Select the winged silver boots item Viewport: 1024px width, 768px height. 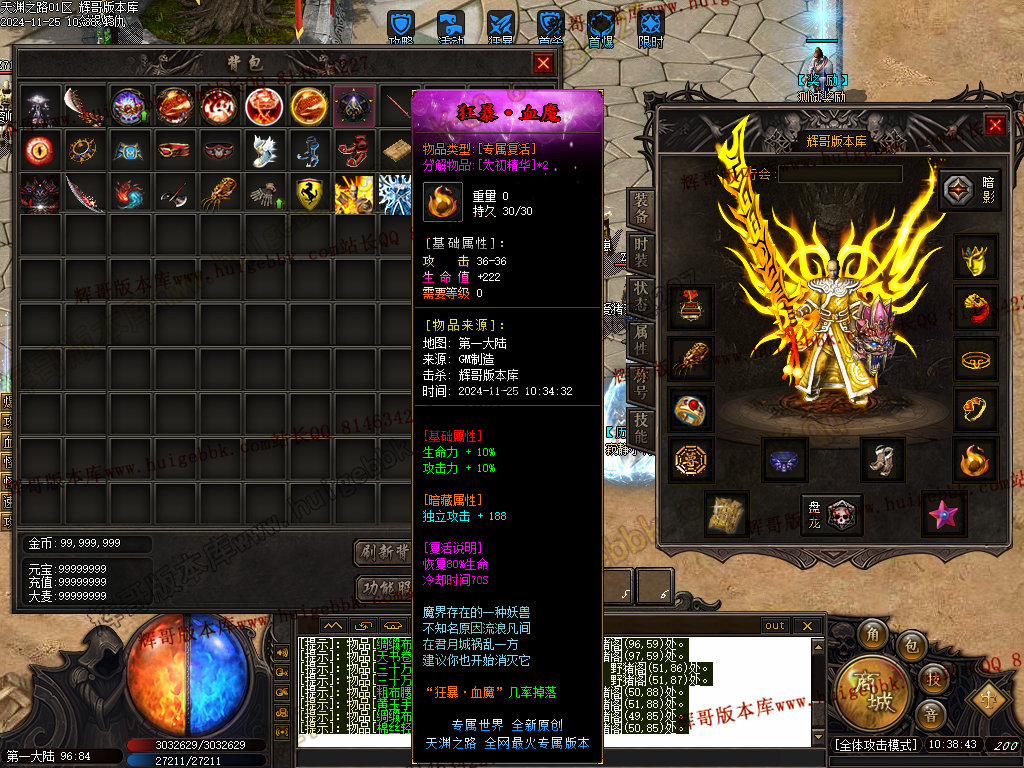tap(264, 150)
